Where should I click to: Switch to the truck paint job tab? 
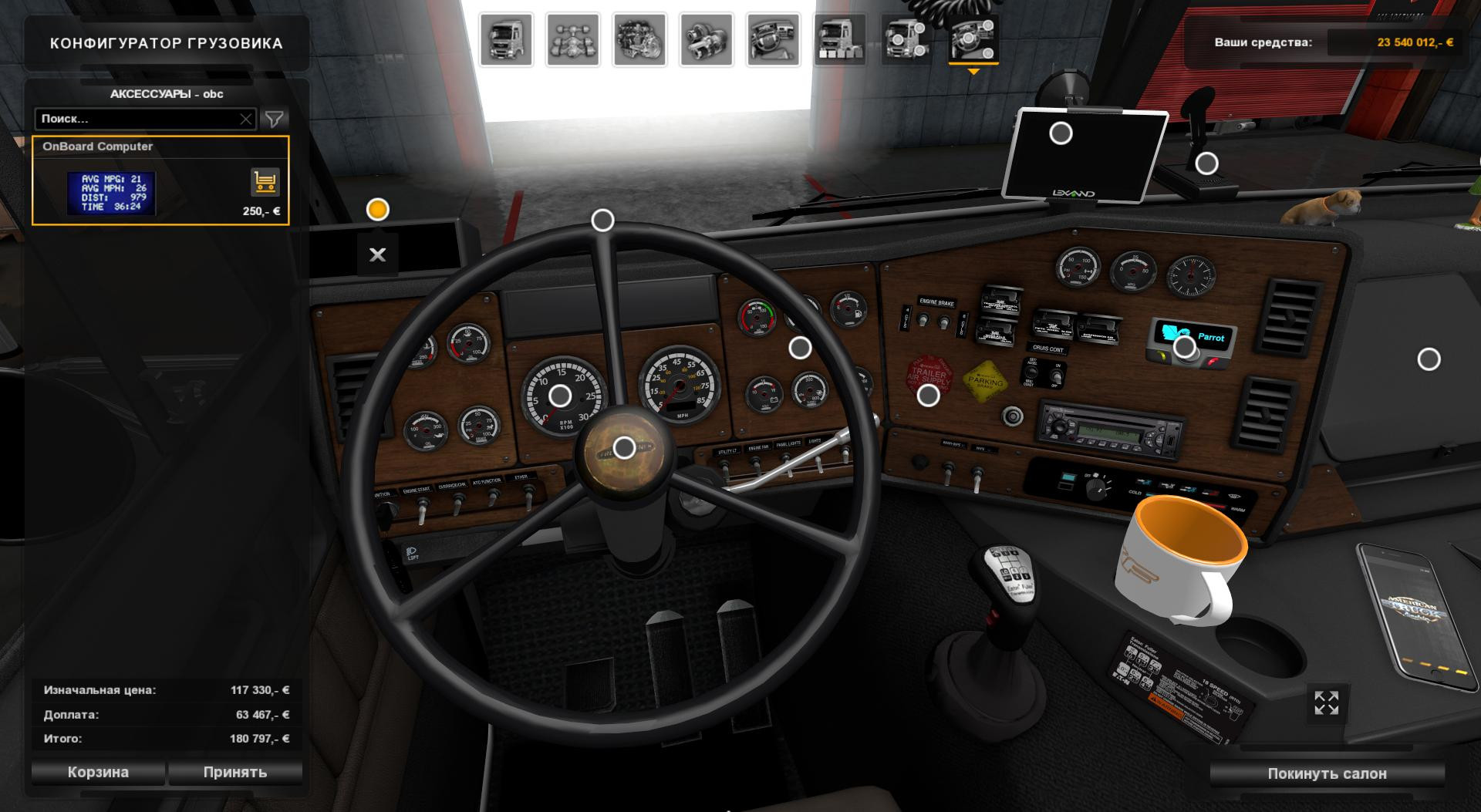tap(840, 40)
